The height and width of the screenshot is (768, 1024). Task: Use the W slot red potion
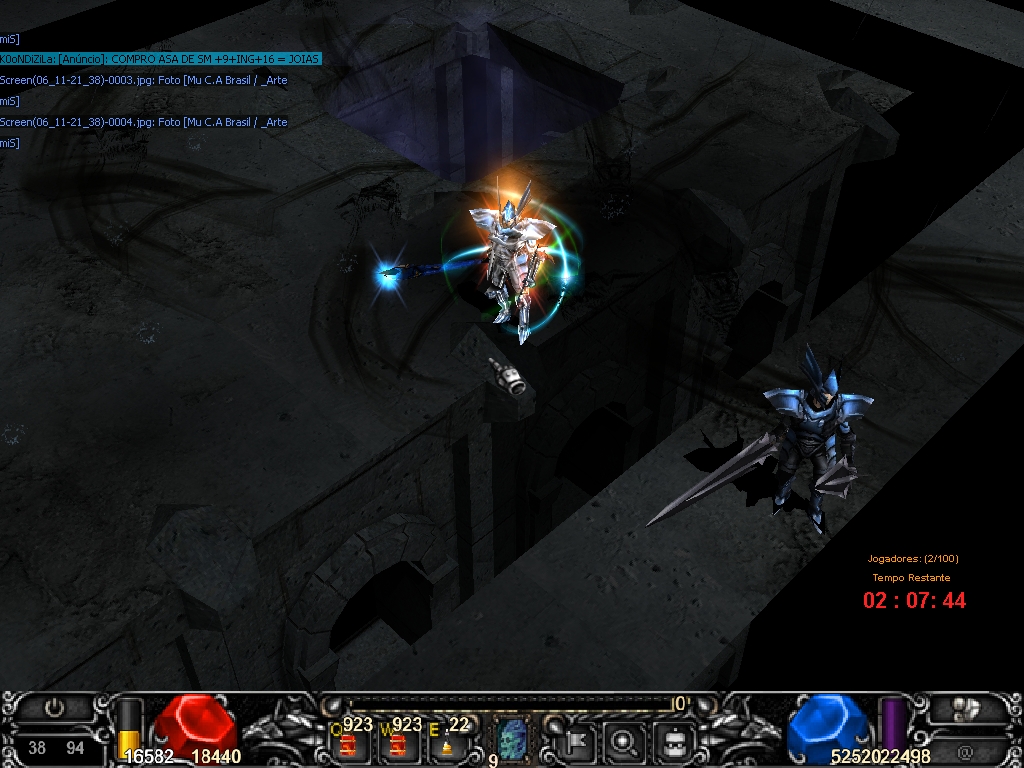click(x=399, y=743)
